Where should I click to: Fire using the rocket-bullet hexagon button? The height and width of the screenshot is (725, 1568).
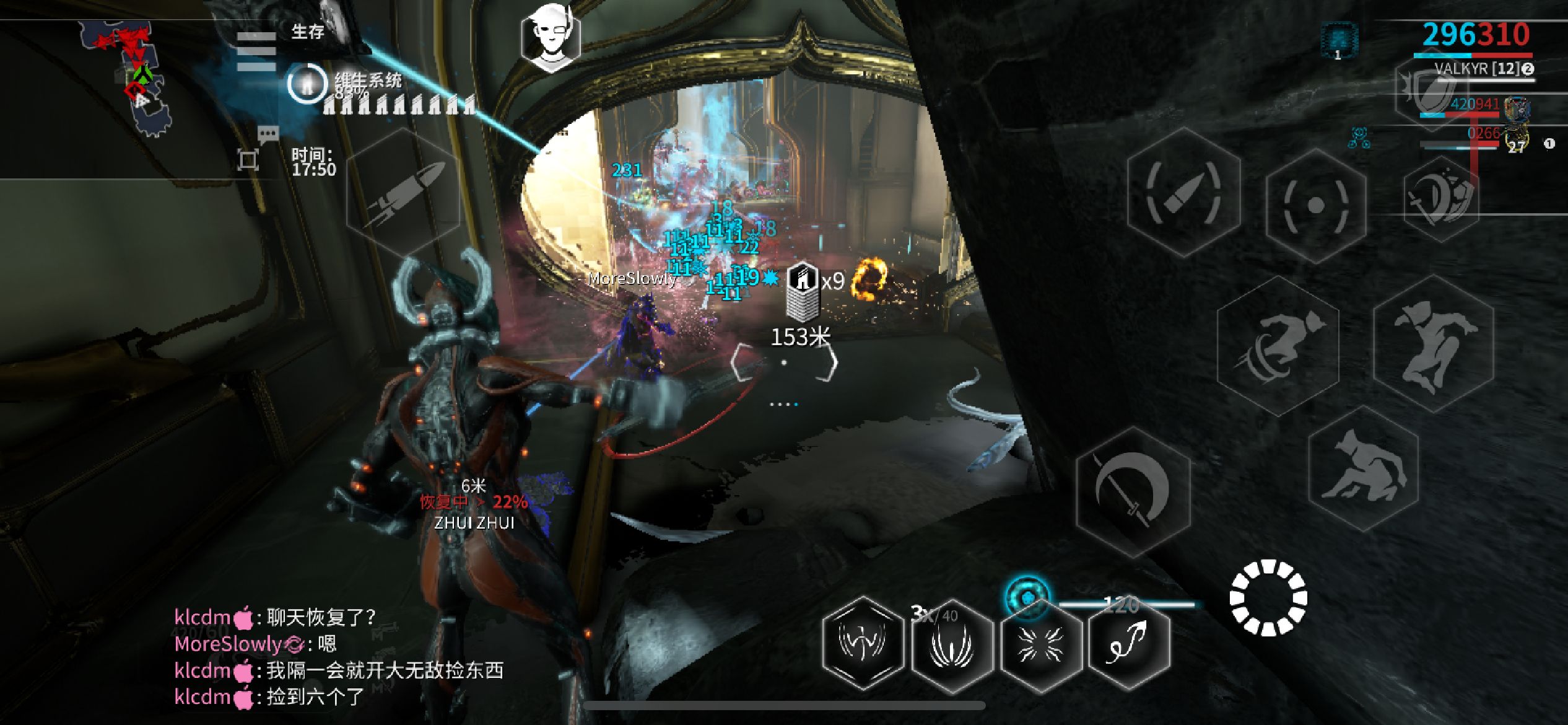(403, 193)
